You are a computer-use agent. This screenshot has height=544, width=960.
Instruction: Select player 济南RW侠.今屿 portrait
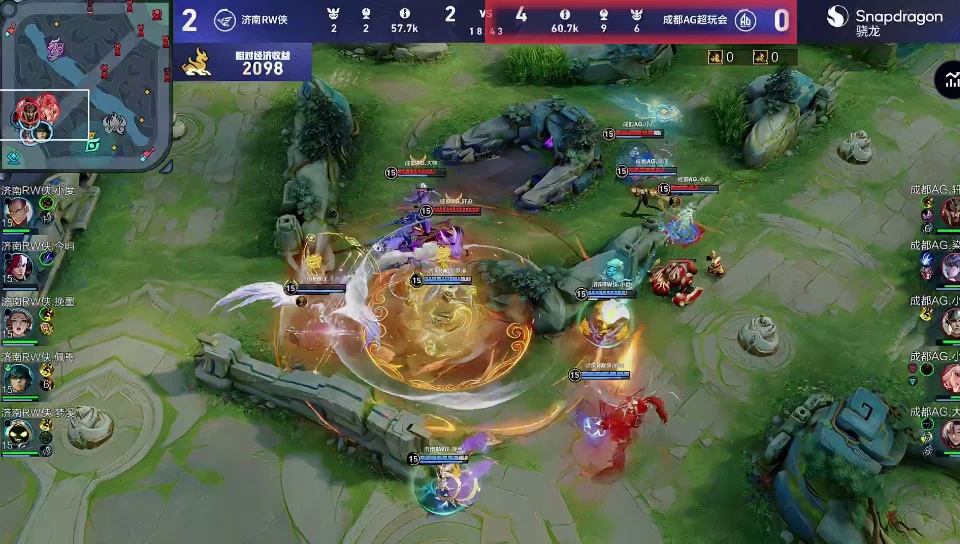coord(16,266)
